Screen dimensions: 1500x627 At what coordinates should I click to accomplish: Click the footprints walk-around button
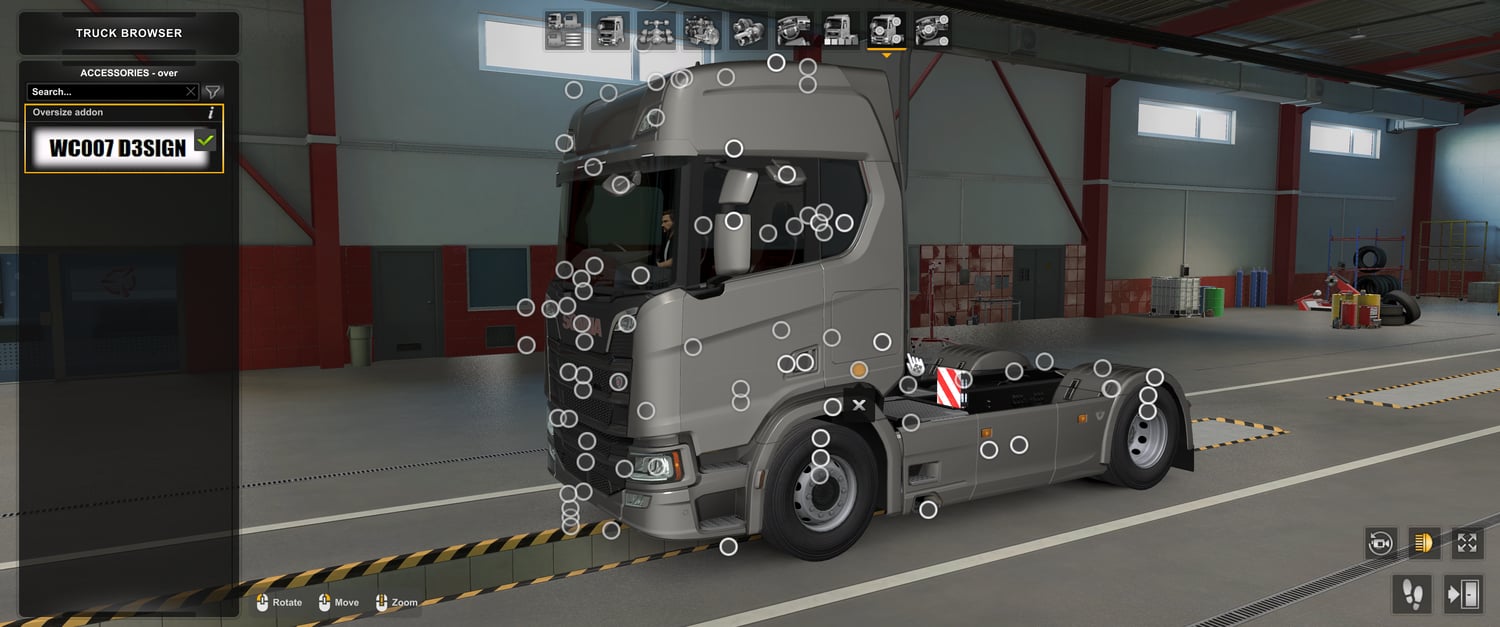(1411, 594)
